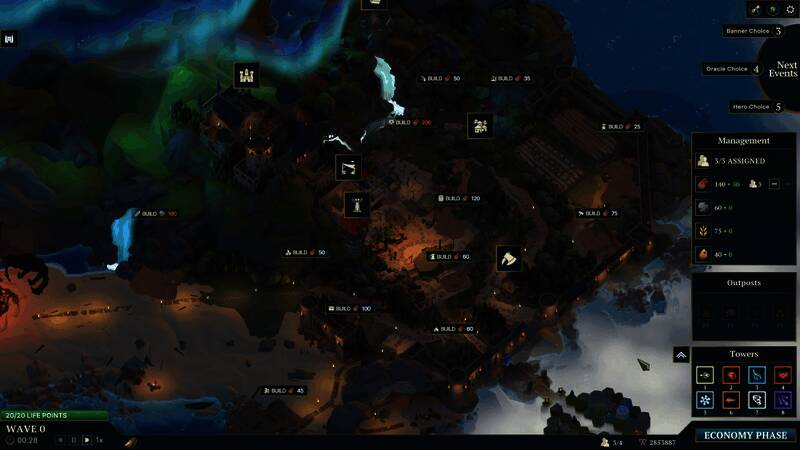This screenshot has width=800, height=450.
Task: Click the Economy Phase button
Action: pos(746,435)
